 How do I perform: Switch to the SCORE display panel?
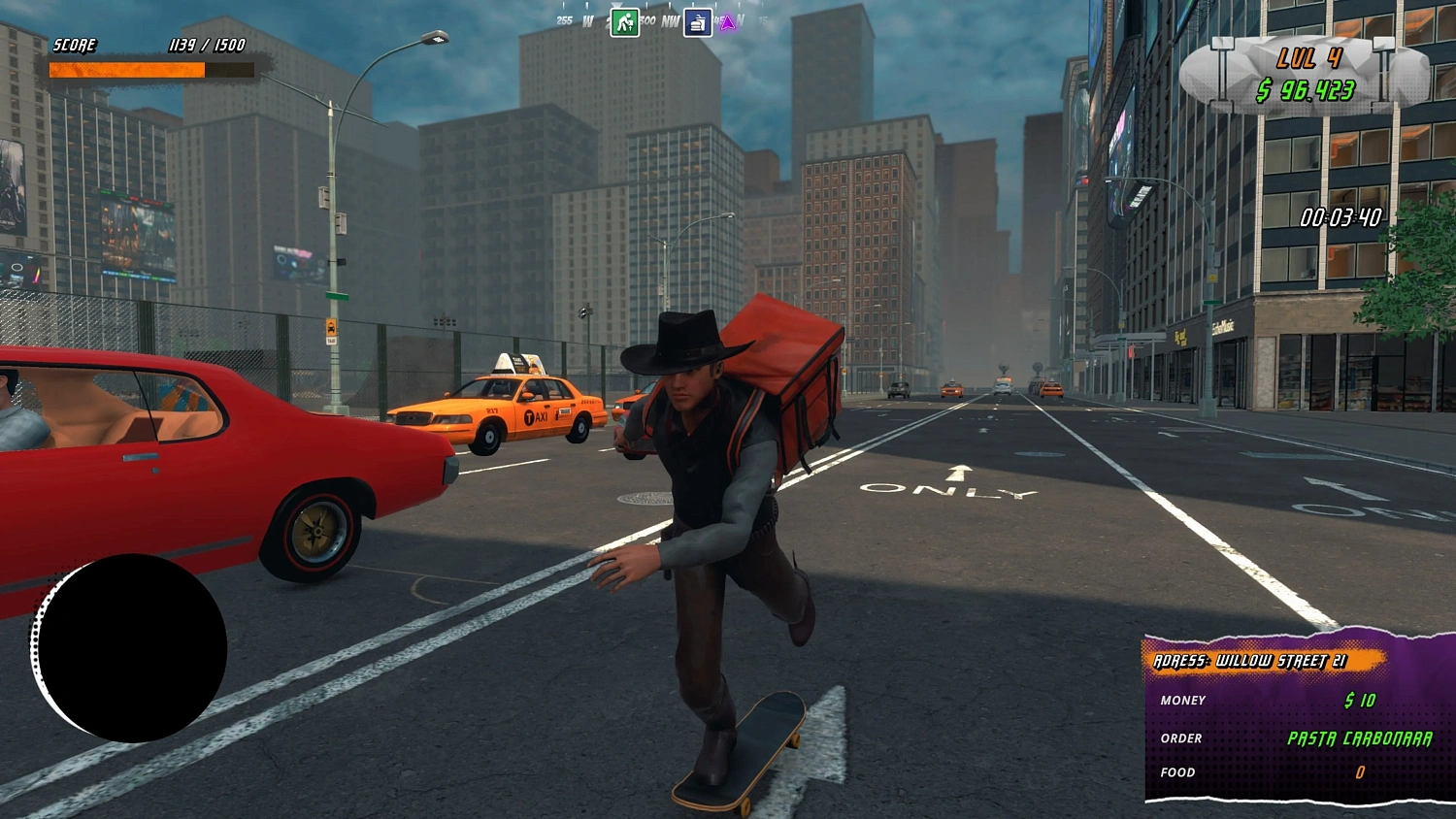(75, 46)
